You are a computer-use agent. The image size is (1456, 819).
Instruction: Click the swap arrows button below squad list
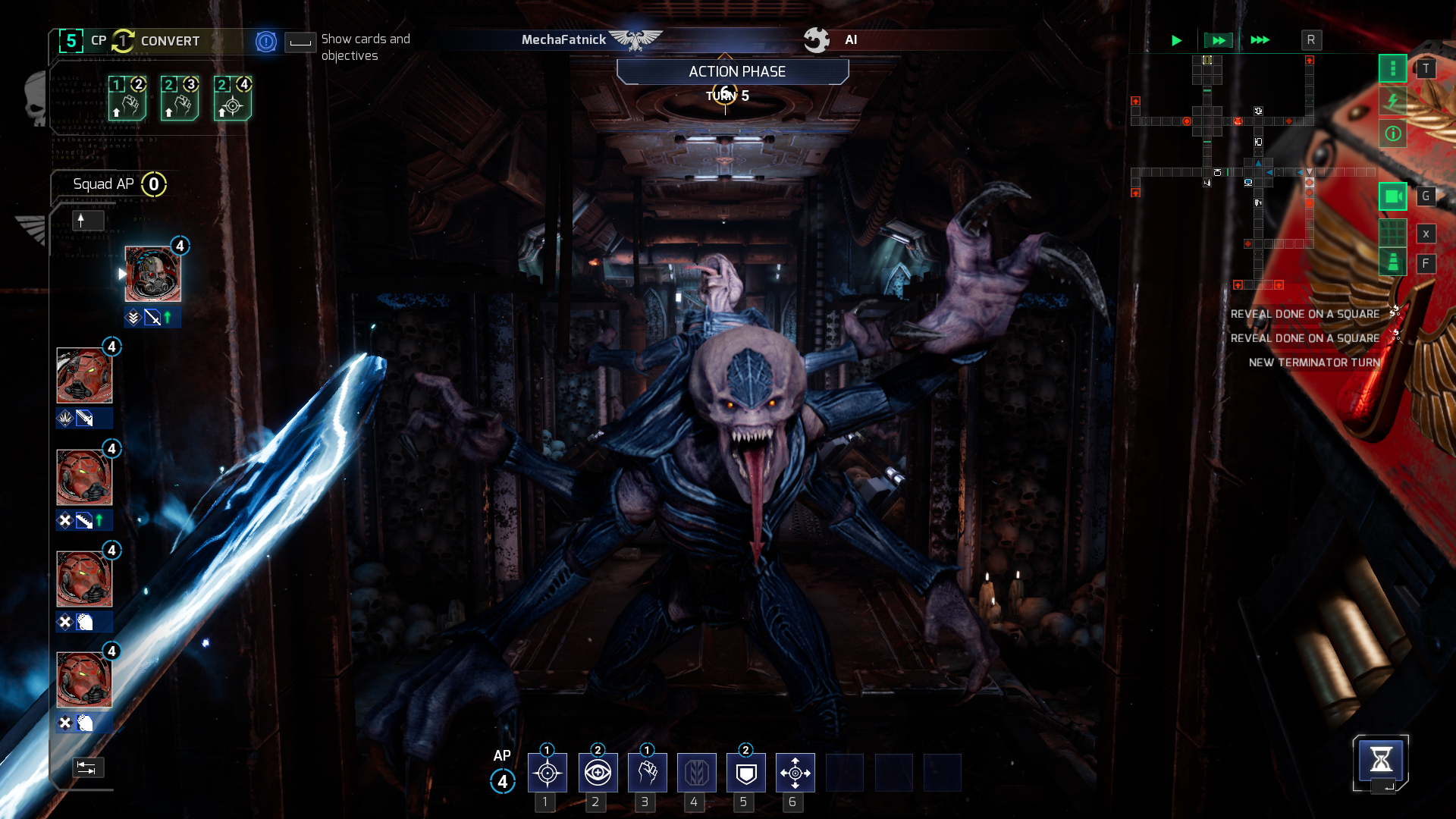coord(88,767)
